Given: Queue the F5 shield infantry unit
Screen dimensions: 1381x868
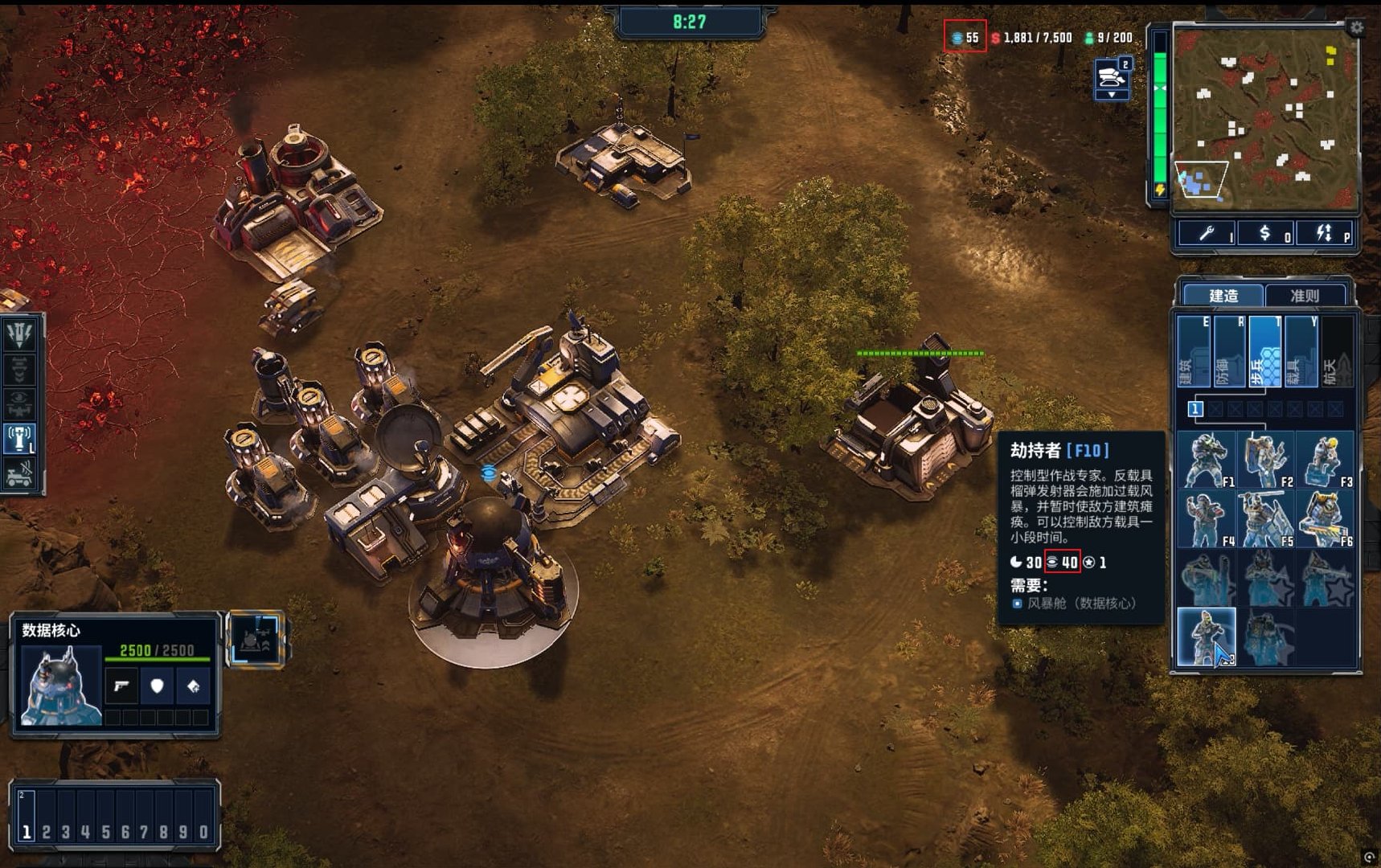Looking at the screenshot, I should click(1265, 519).
